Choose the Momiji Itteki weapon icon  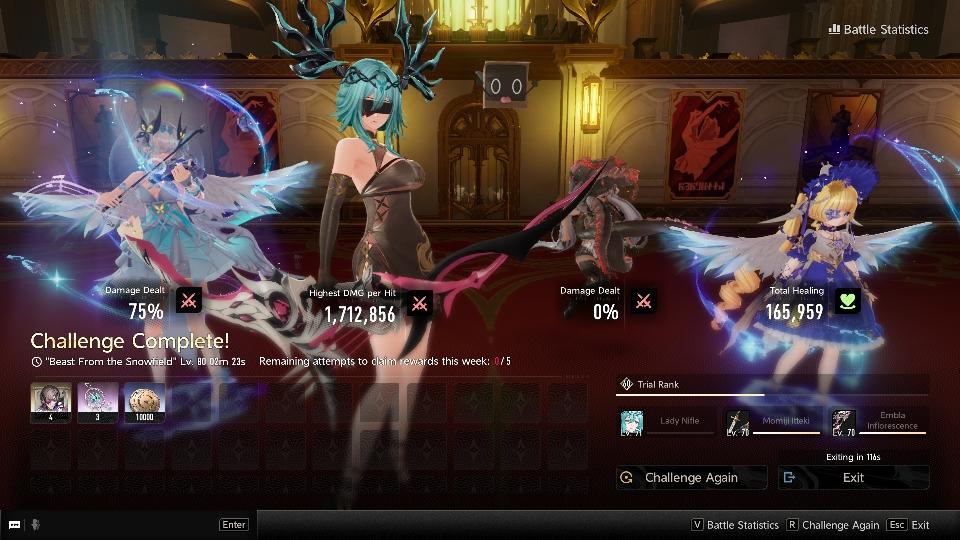[737, 422]
